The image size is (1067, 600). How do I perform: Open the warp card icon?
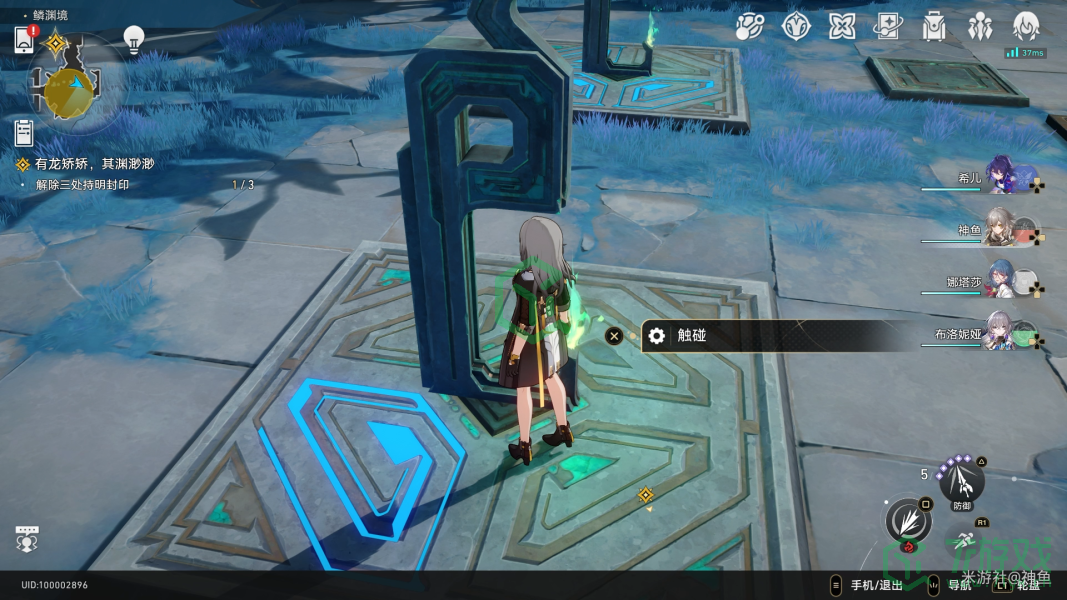(888, 27)
